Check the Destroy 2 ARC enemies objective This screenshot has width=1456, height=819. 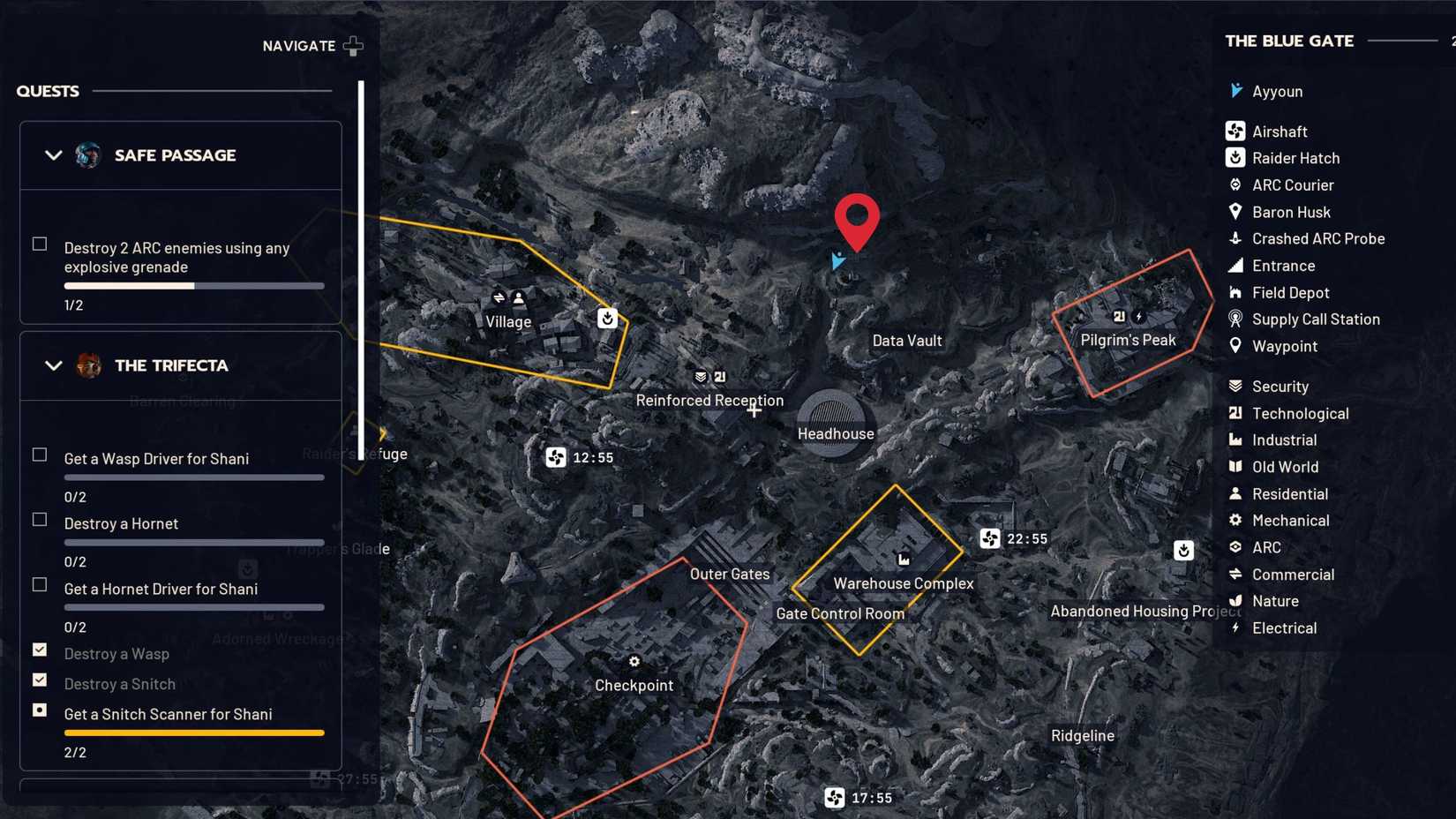(39, 243)
